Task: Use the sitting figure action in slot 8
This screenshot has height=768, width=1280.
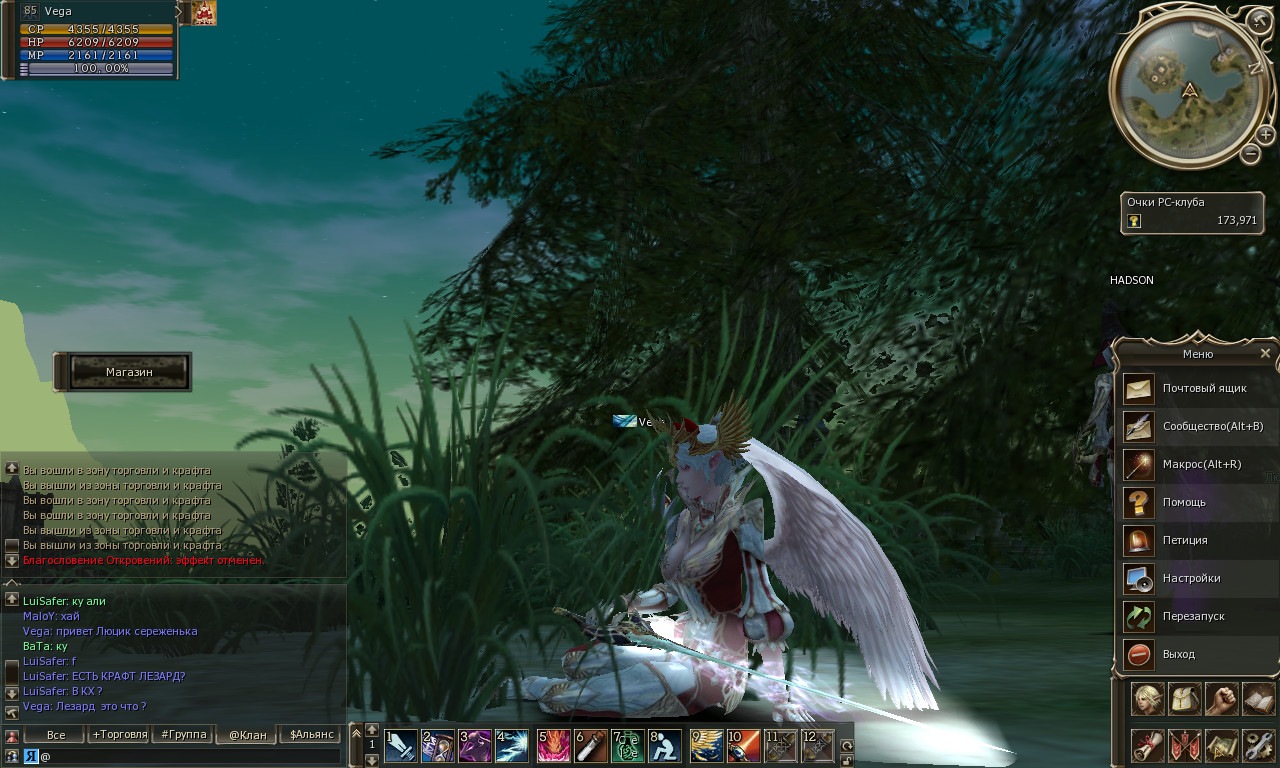Action: tap(664, 746)
